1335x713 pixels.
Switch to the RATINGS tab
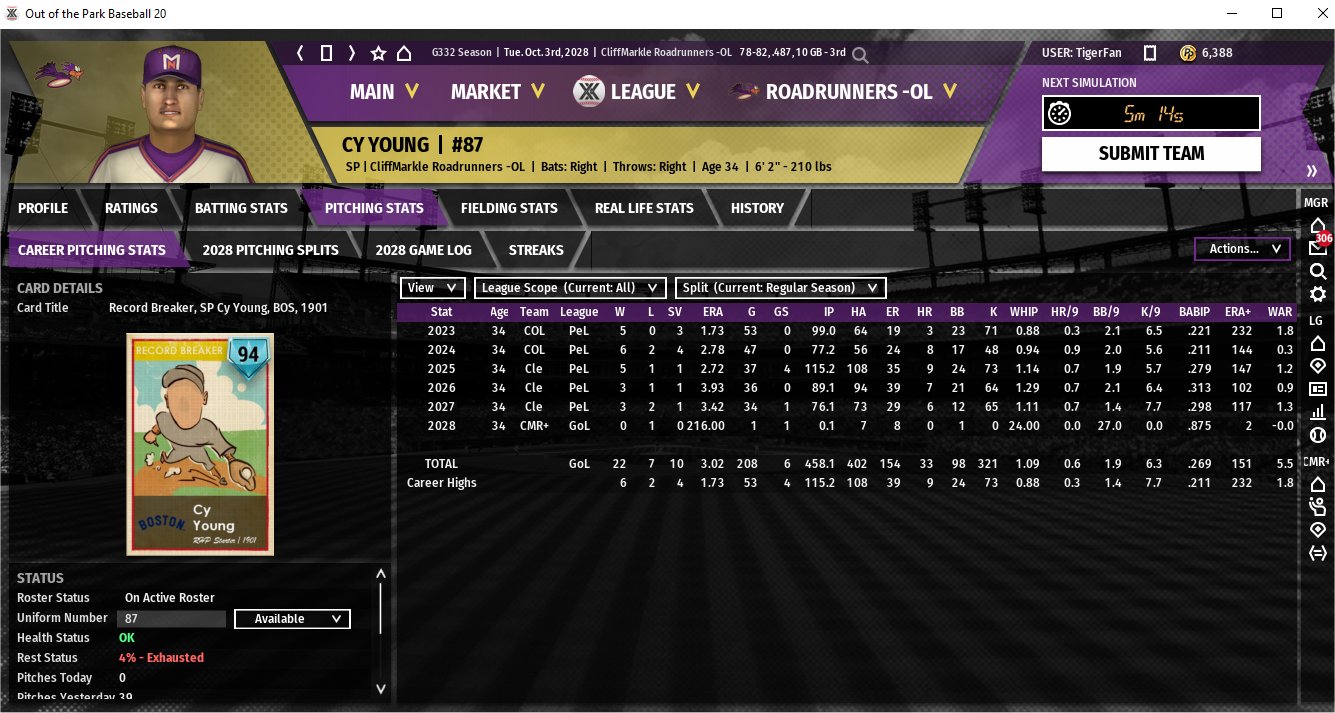pos(131,208)
